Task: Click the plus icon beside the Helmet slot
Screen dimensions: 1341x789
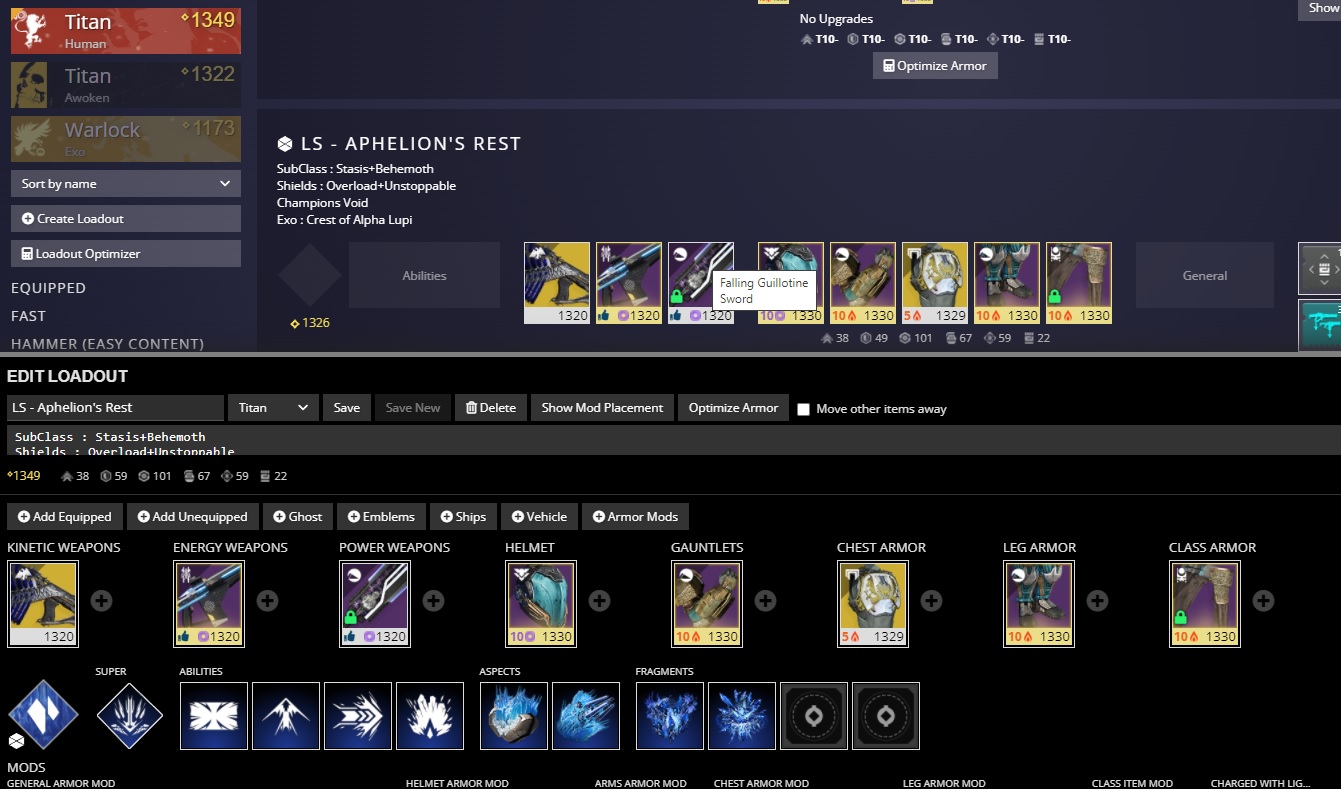Action: pos(598,600)
